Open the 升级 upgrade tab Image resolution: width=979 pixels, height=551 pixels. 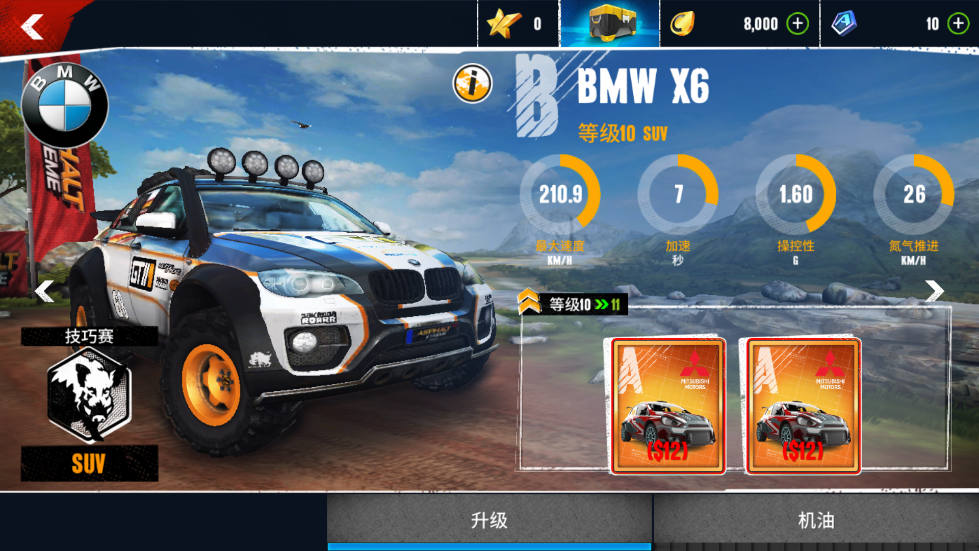pyautogui.click(x=490, y=520)
